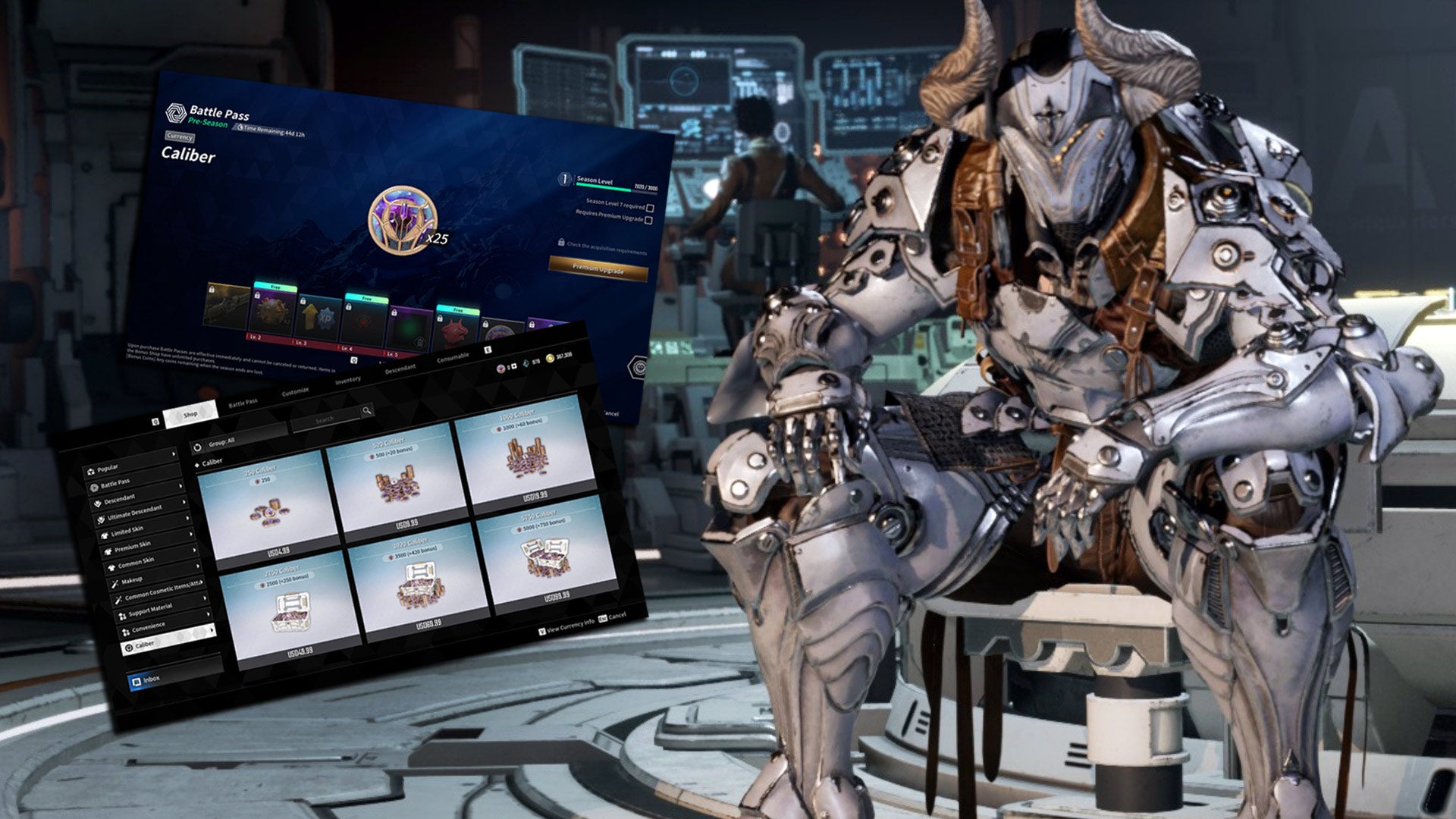Open the Shop tab

190,414
